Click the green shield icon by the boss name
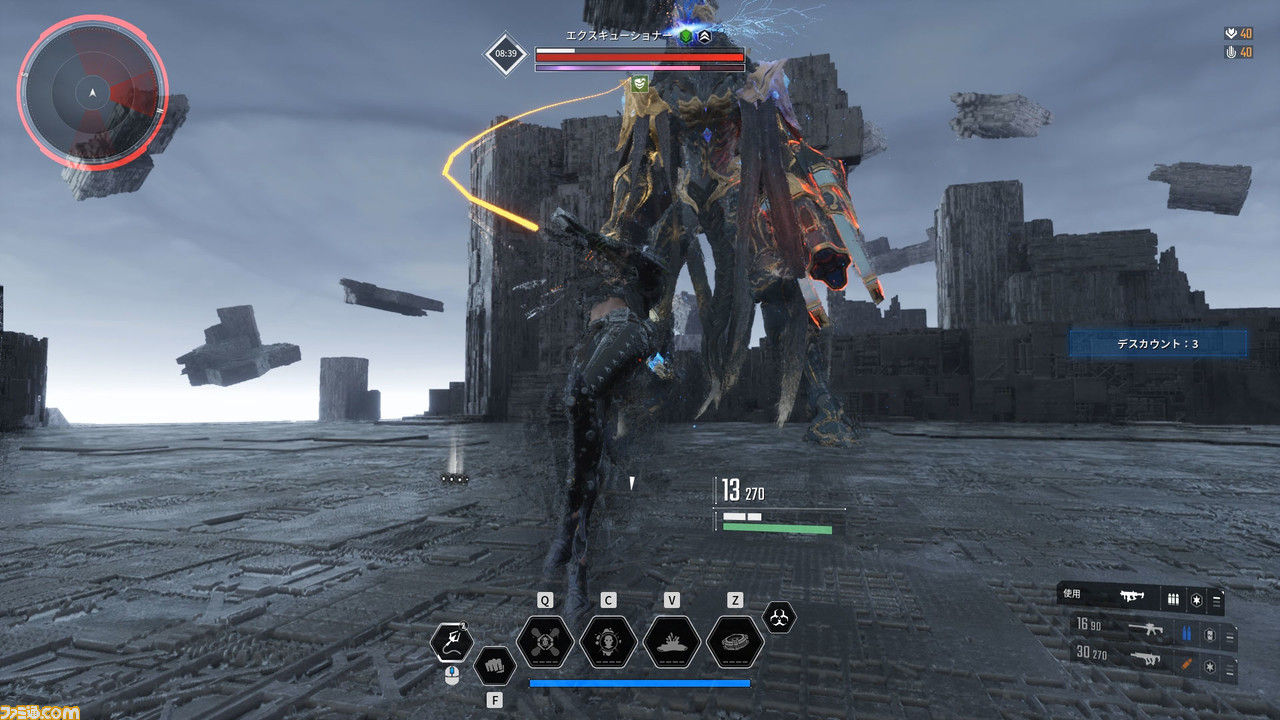1280x720 pixels. click(686, 36)
